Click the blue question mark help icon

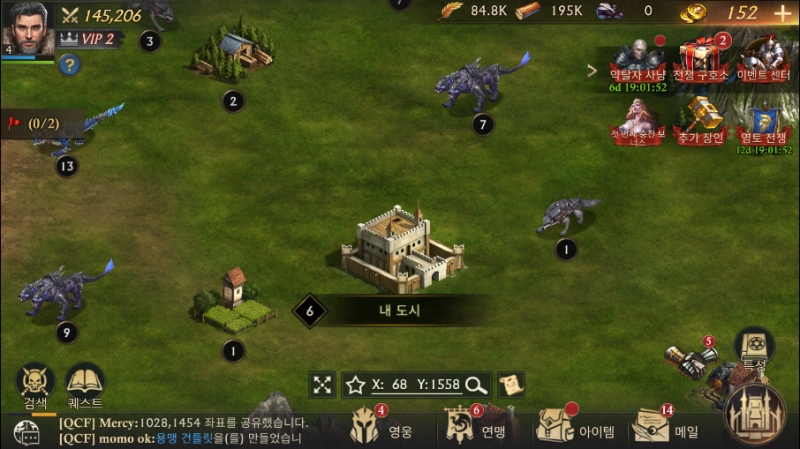point(68,65)
